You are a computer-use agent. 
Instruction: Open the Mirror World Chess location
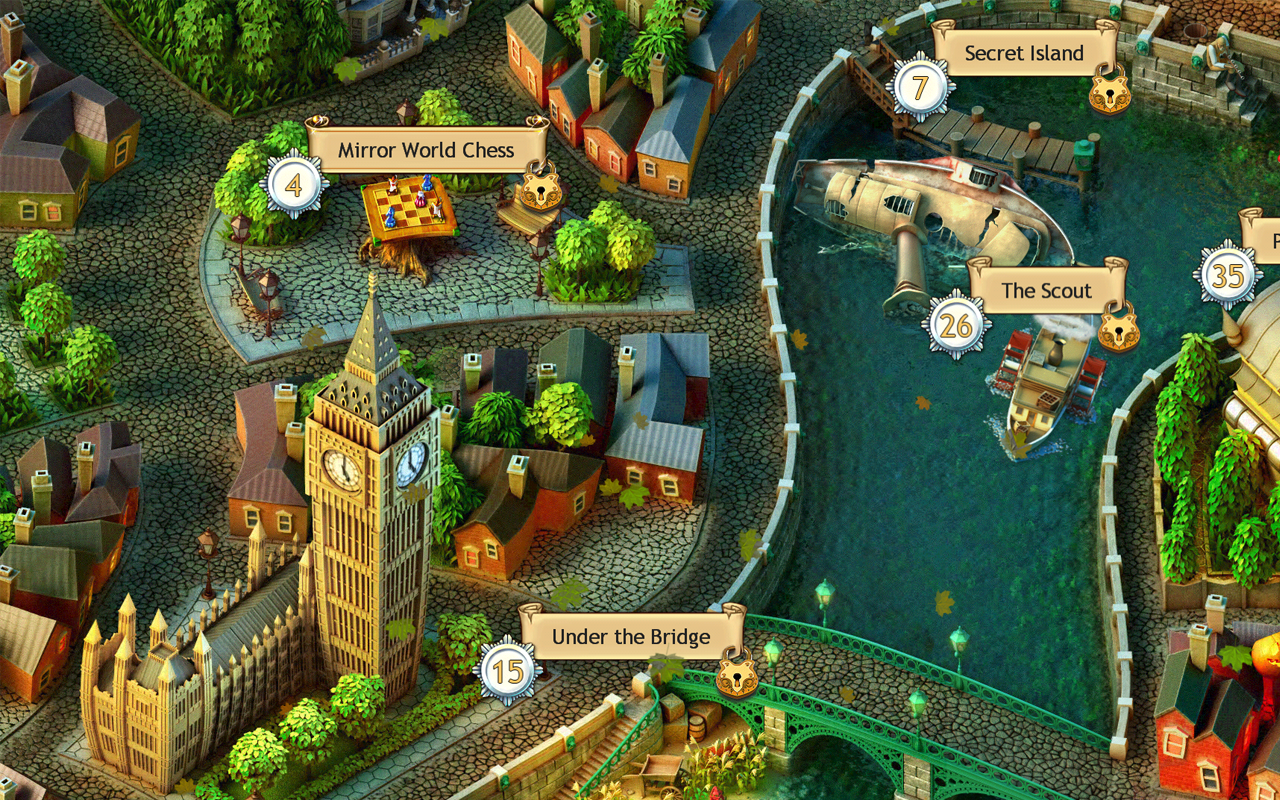click(x=427, y=150)
